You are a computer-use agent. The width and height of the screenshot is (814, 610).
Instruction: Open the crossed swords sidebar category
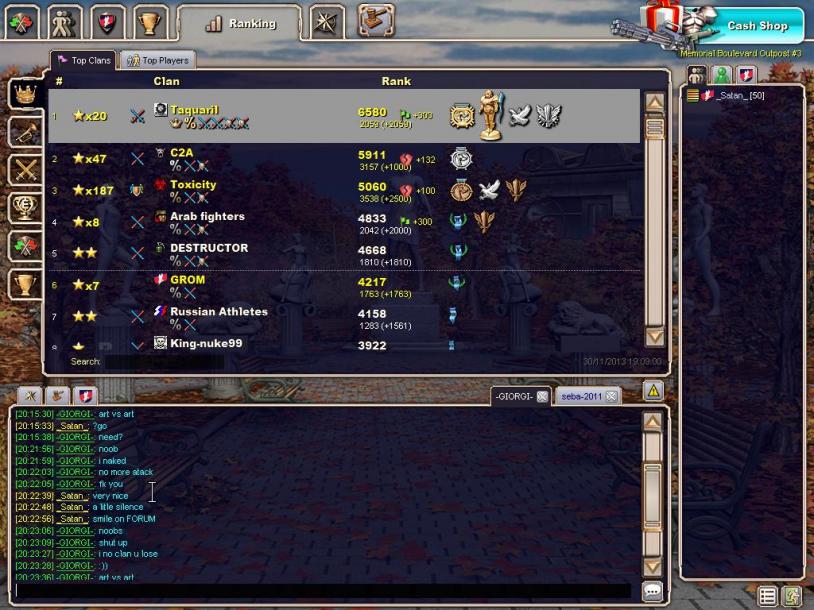pos(24,170)
